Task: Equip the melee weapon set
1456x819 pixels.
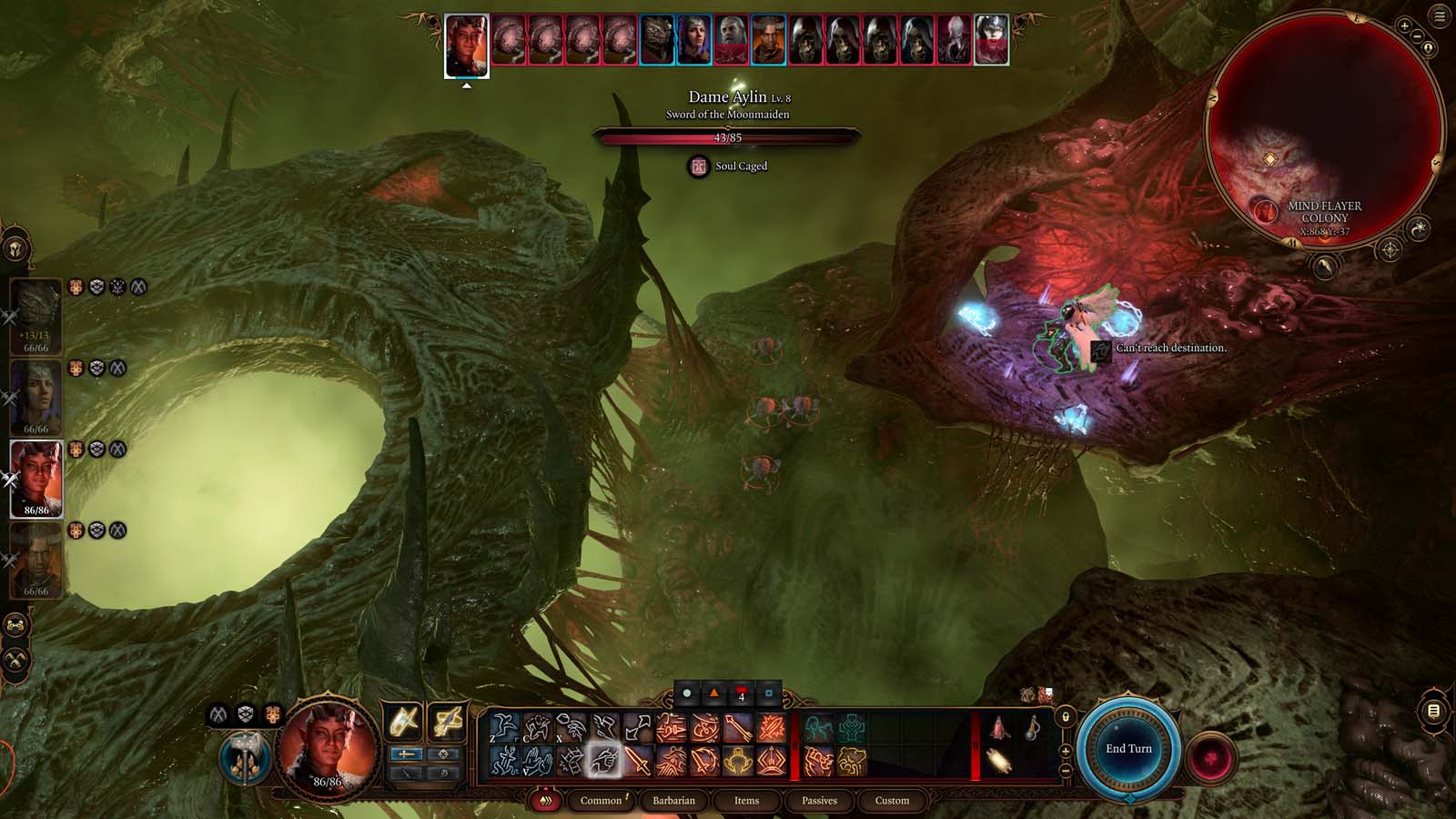Action: click(x=403, y=723)
